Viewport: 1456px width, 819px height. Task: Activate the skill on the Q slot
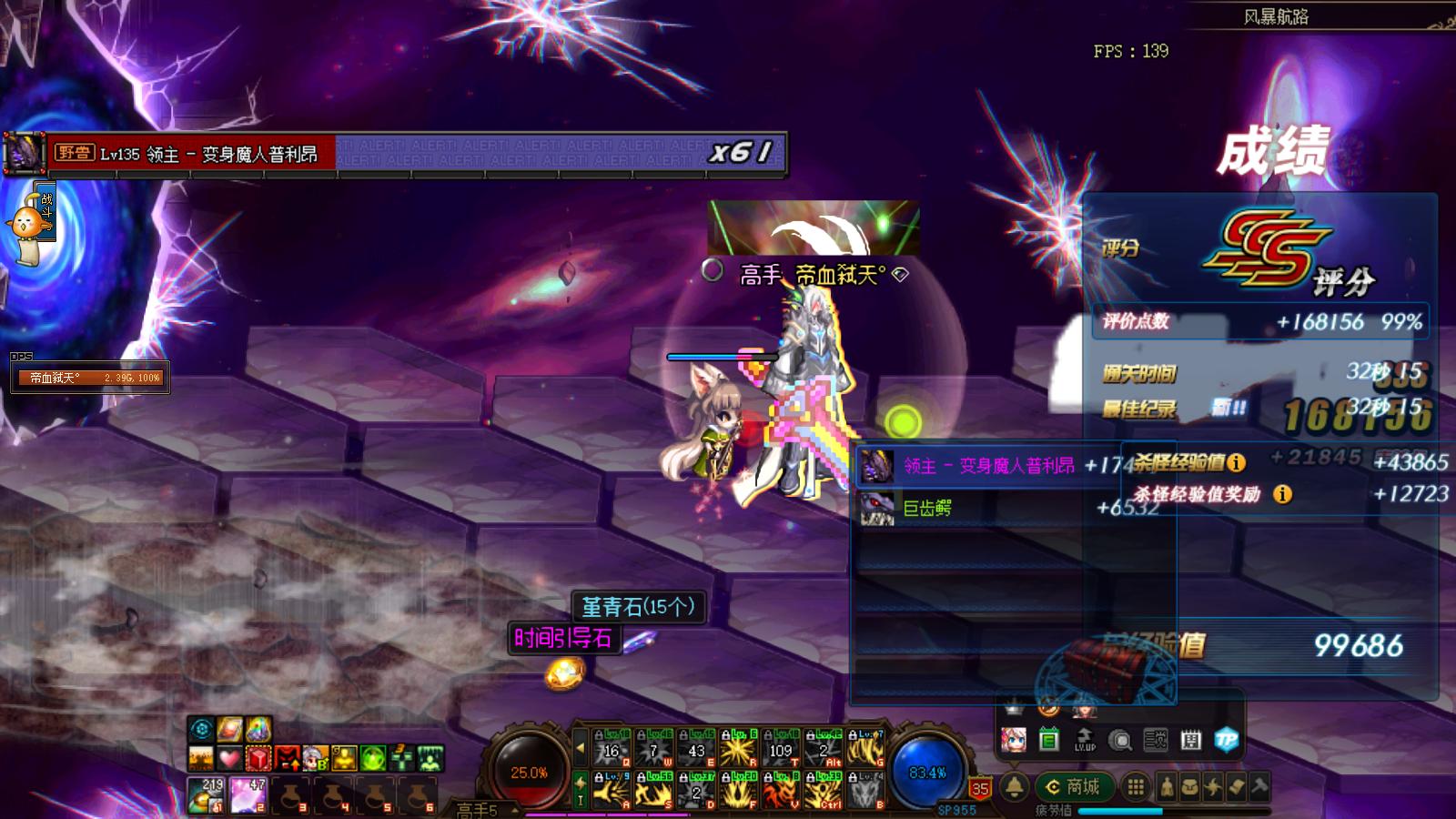click(x=612, y=748)
